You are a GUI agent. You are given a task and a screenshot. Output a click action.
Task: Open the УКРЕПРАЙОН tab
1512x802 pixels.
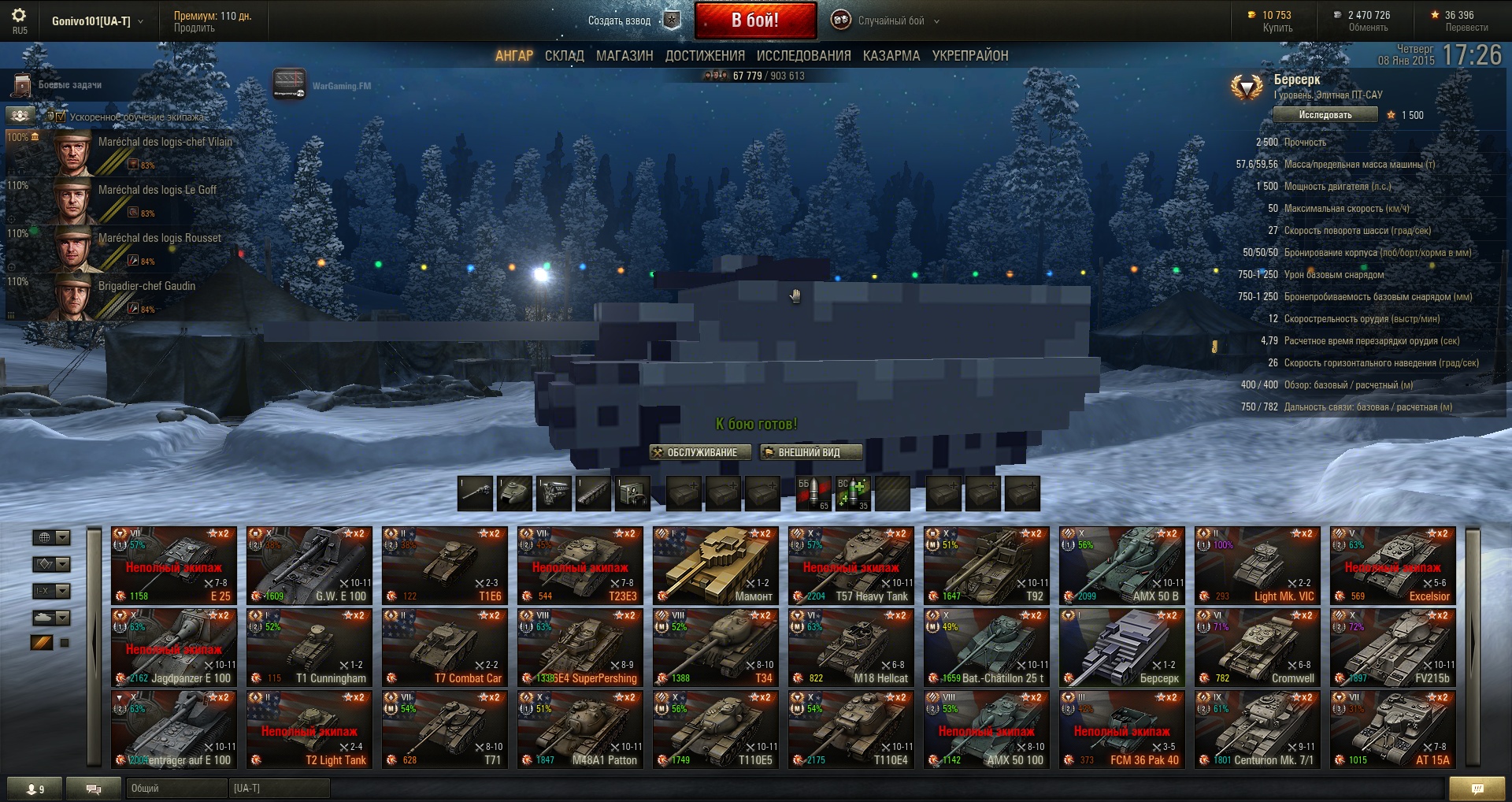tap(970, 56)
